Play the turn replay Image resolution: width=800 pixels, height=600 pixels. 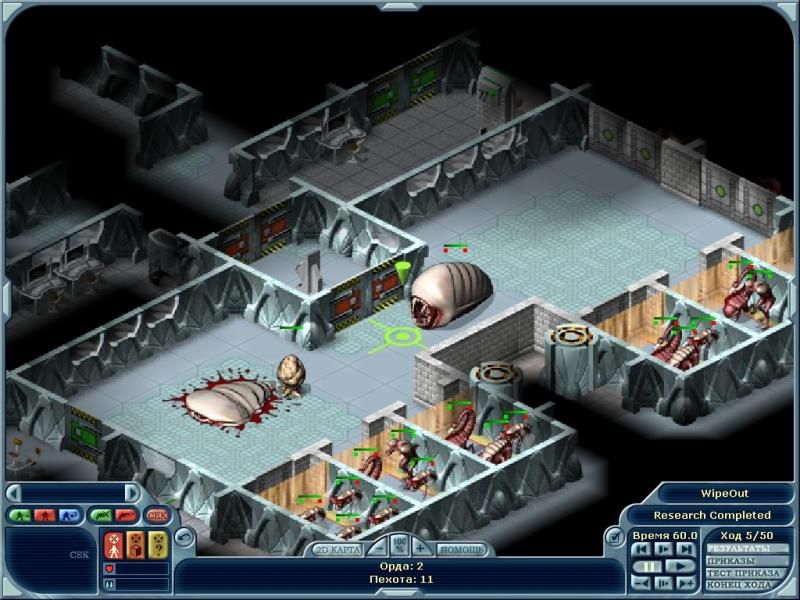click(x=679, y=566)
